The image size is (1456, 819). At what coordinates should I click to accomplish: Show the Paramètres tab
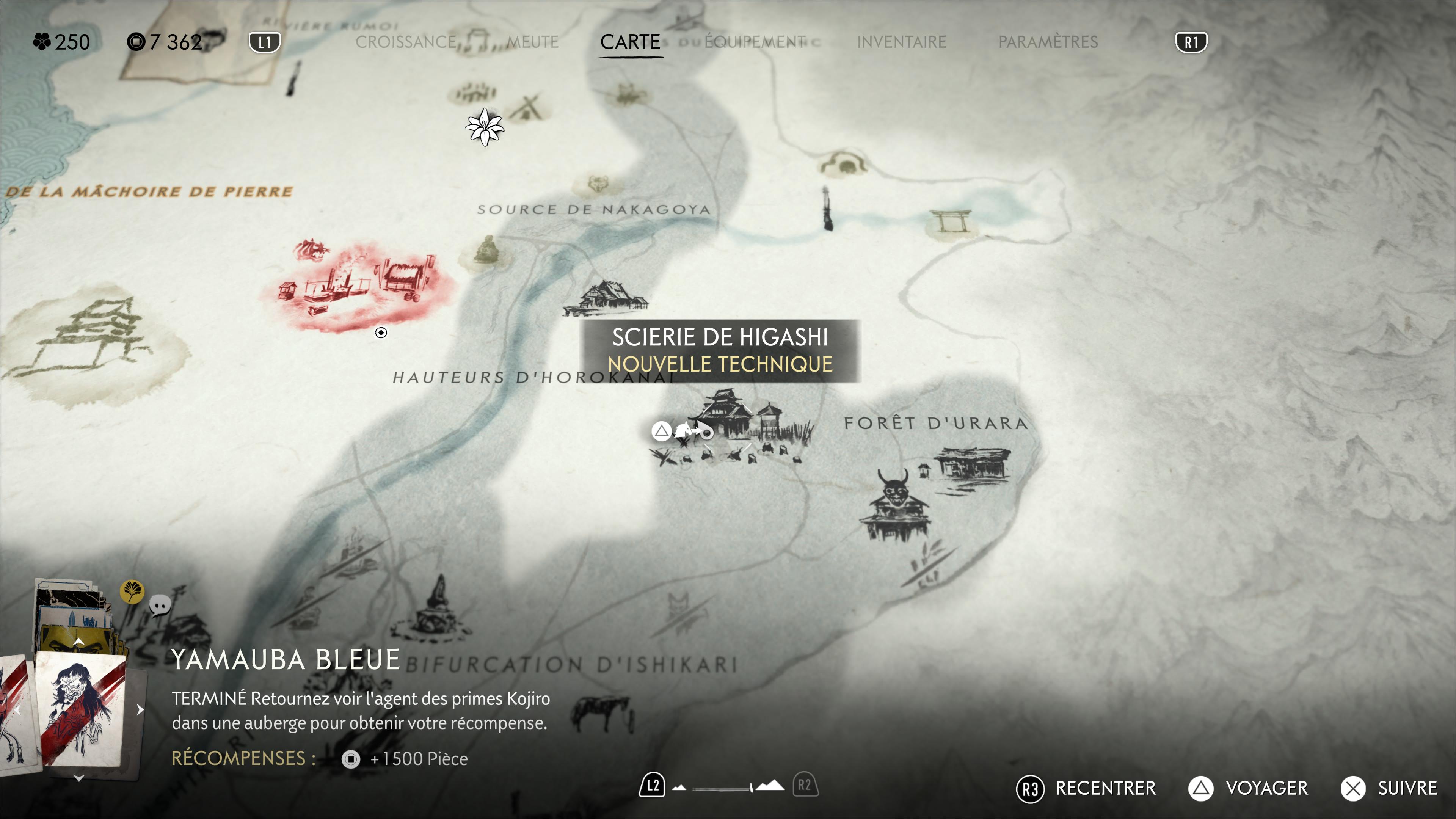1047,42
